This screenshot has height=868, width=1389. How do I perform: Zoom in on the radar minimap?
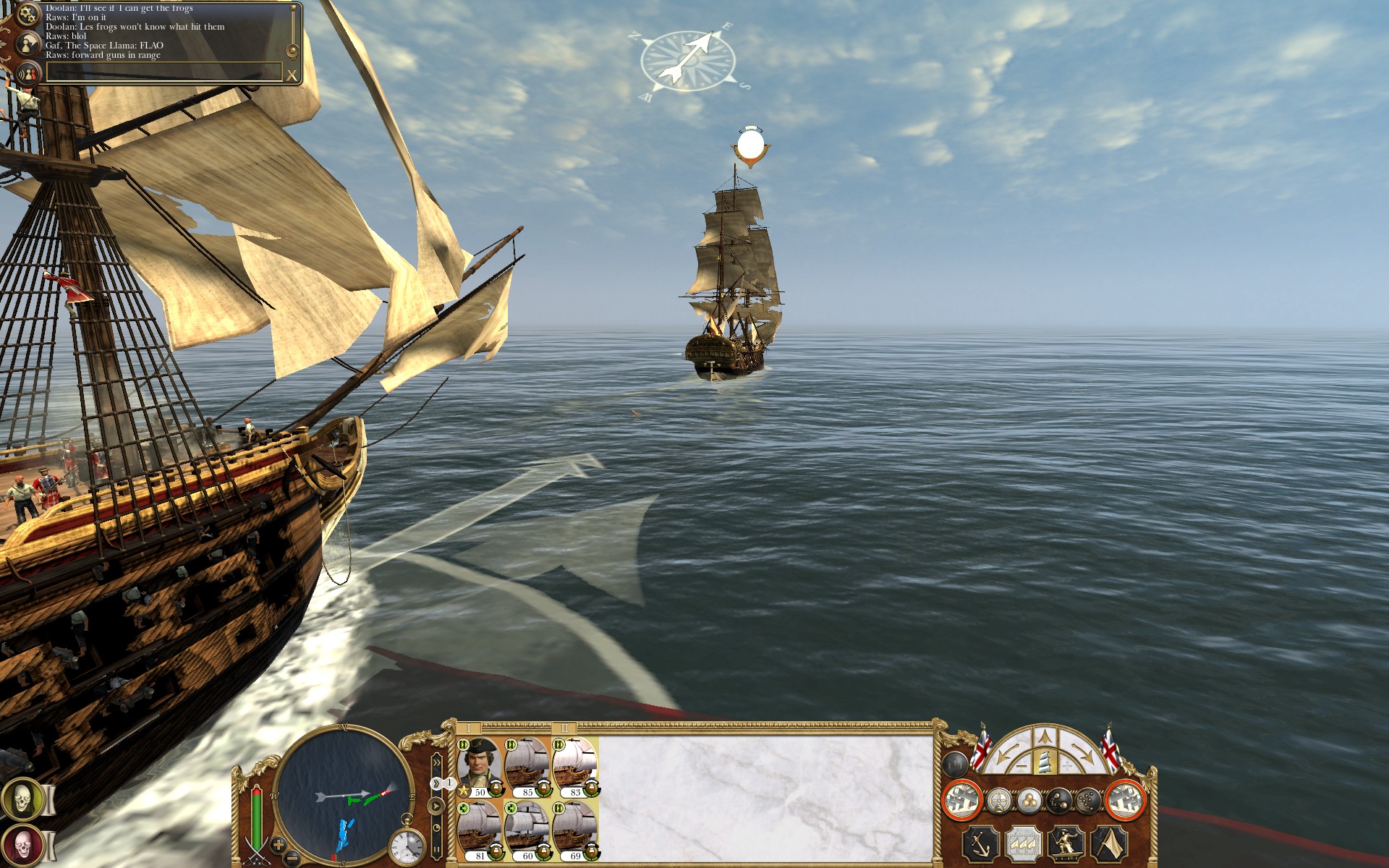click(x=279, y=843)
